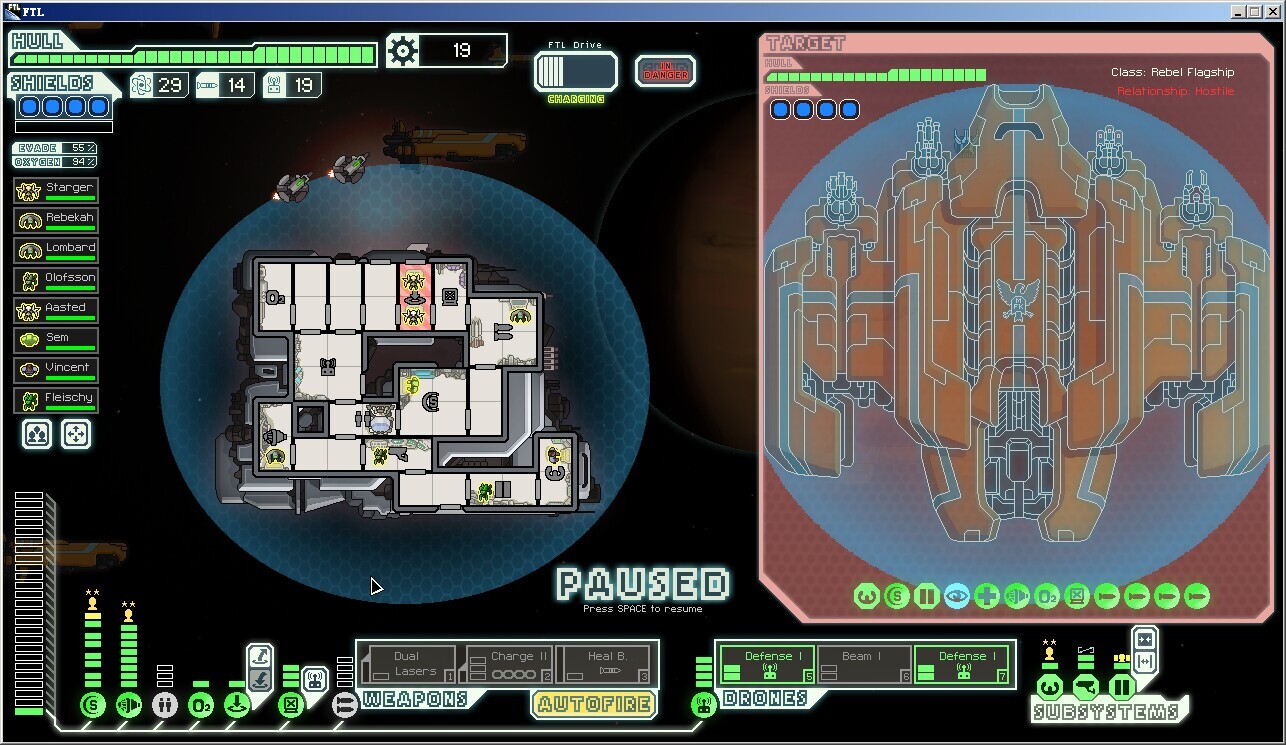Select crew member Fleischy
Viewport: 1286px width, 745px height.
point(56,399)
